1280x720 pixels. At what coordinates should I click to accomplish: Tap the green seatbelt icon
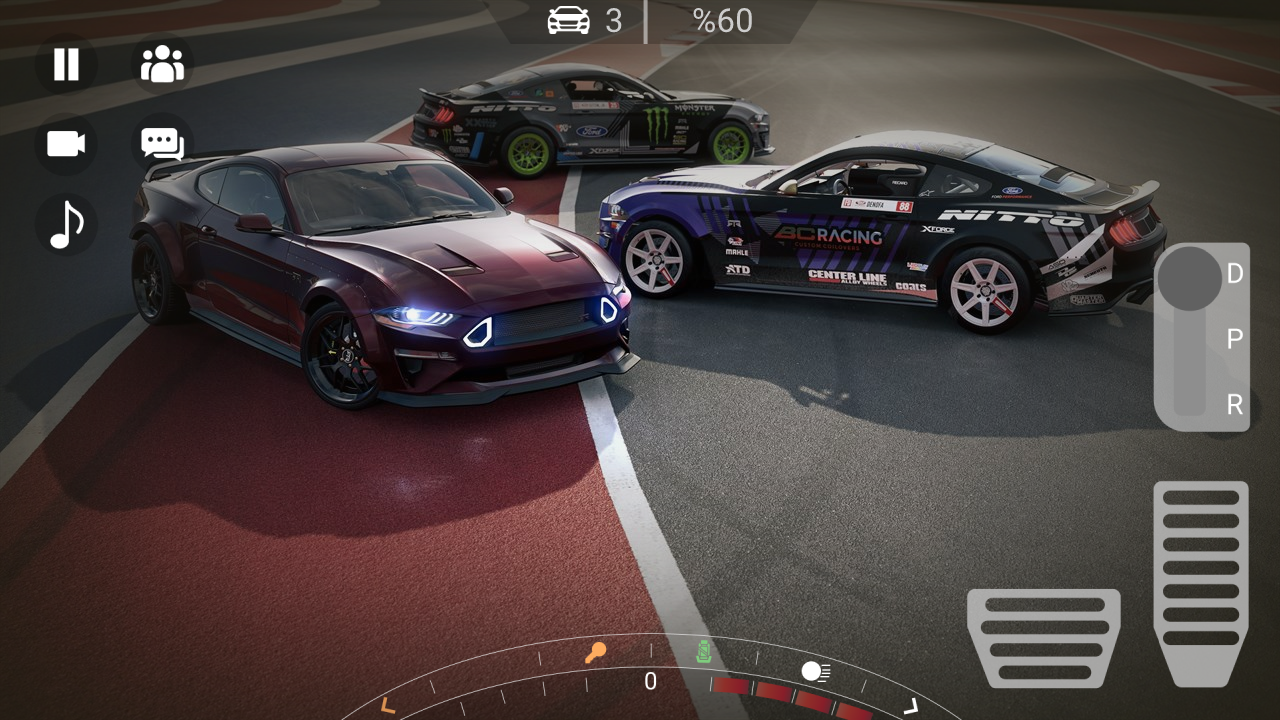[x=705, y=652]
